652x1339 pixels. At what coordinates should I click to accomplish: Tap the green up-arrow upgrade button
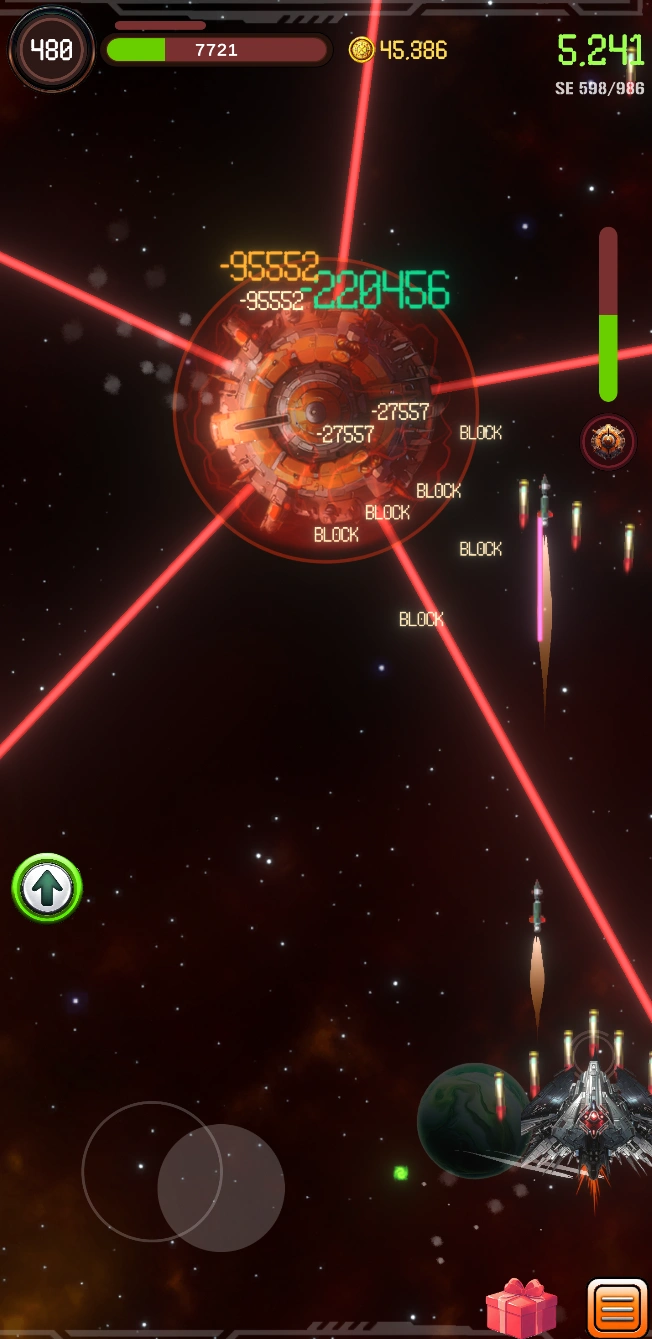tap(47, 887)
